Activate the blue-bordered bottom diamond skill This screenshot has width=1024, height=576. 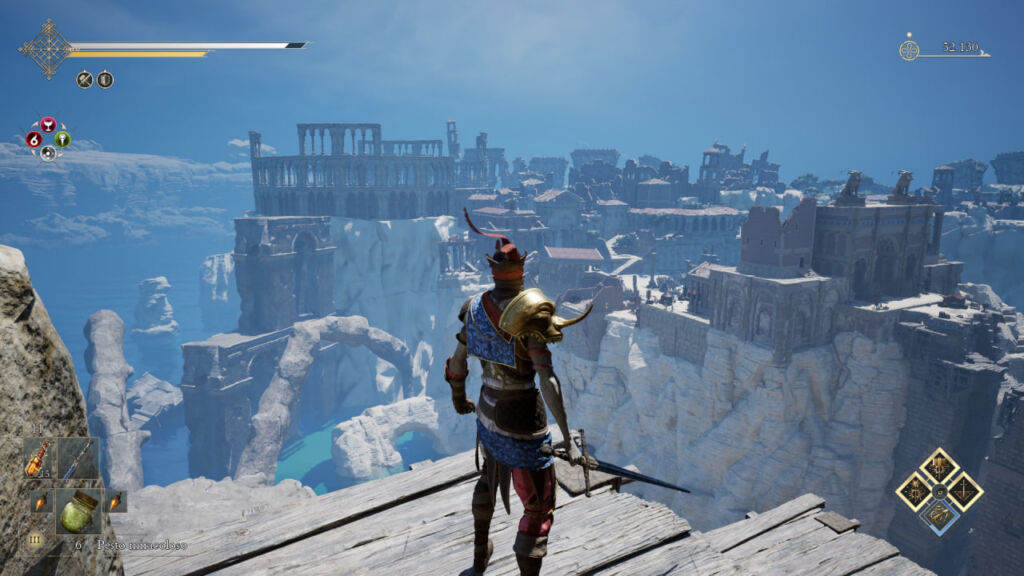pos(940,515)
